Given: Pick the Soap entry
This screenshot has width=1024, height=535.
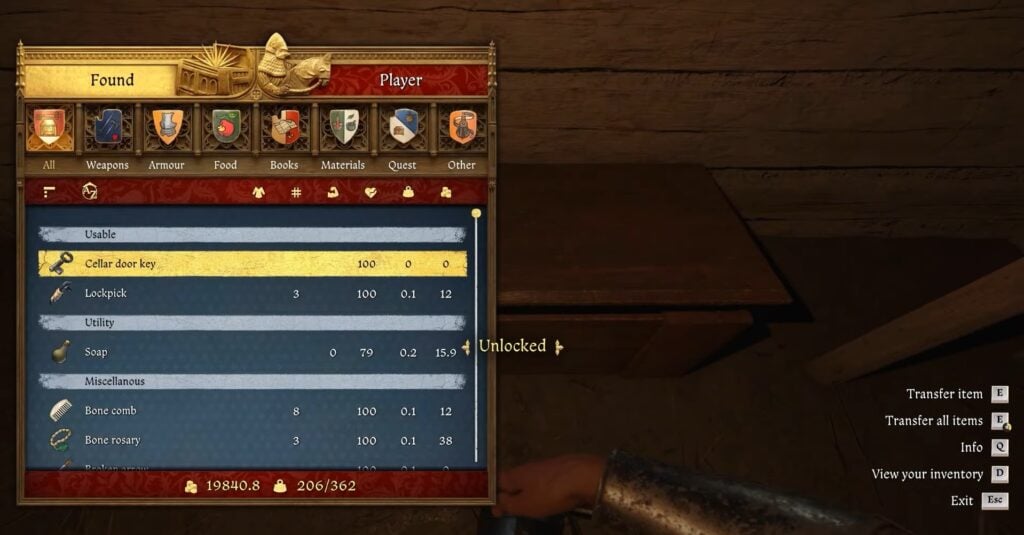Looking at the screenshot, I should pos(252,352).
